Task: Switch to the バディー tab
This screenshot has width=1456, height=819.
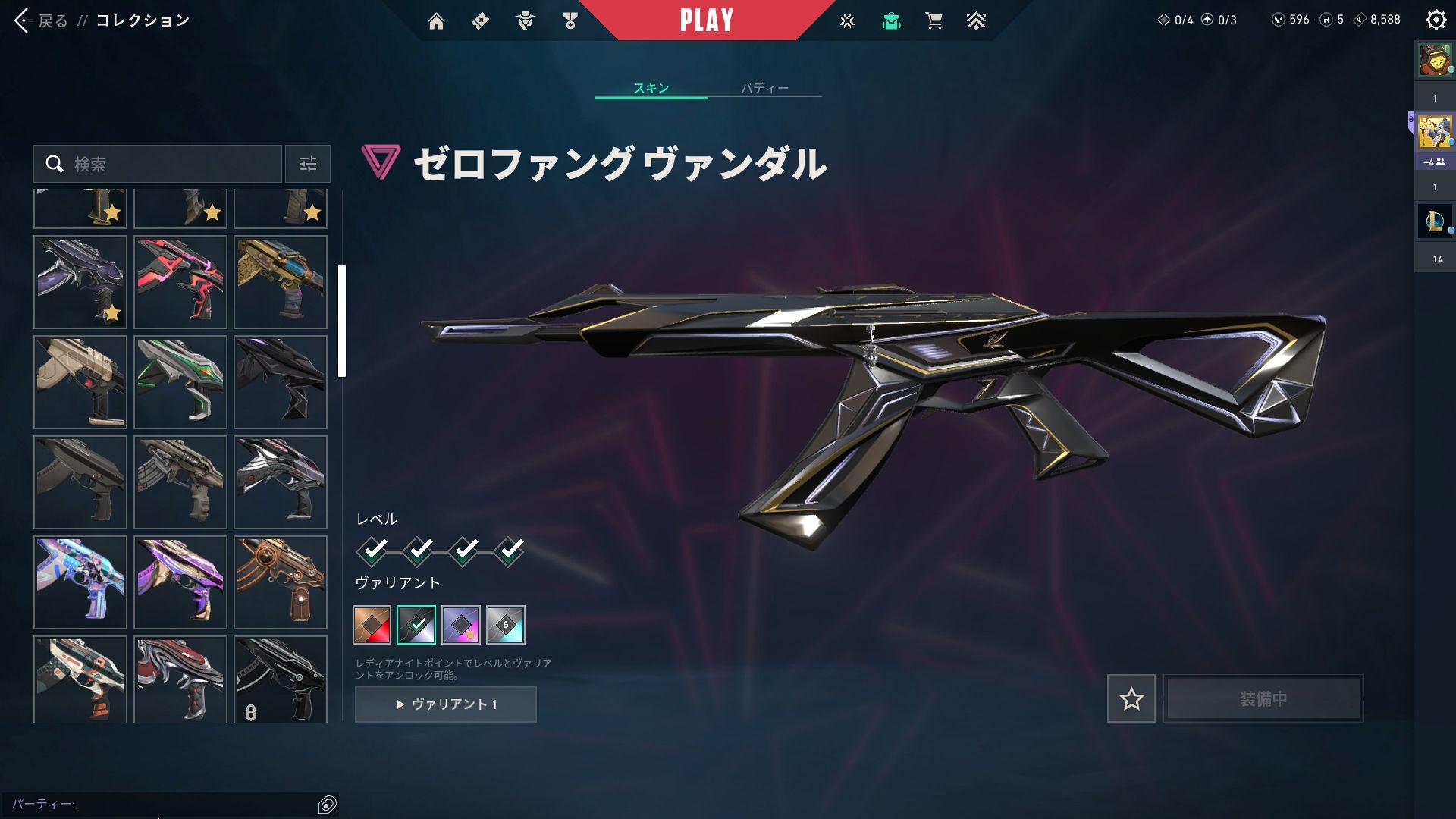Action: tap(764, 88)
